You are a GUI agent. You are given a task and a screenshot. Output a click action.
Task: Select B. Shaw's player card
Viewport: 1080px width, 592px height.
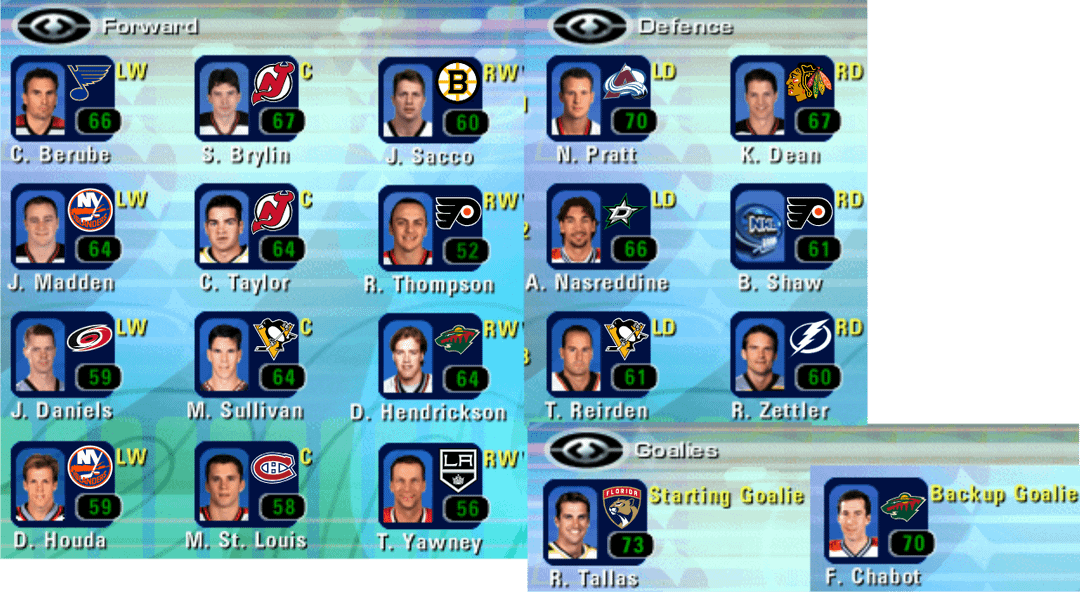[783, 226]
